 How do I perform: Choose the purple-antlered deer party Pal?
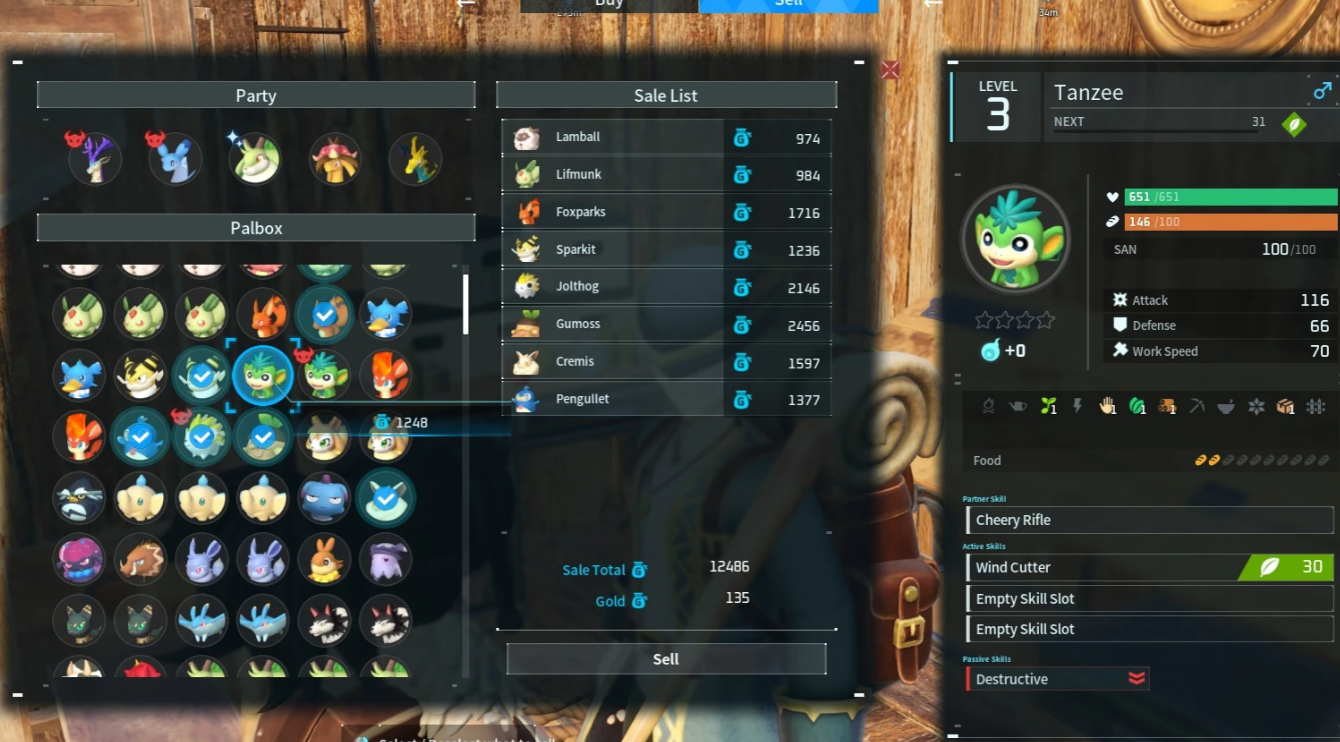(x=95, y=159)
